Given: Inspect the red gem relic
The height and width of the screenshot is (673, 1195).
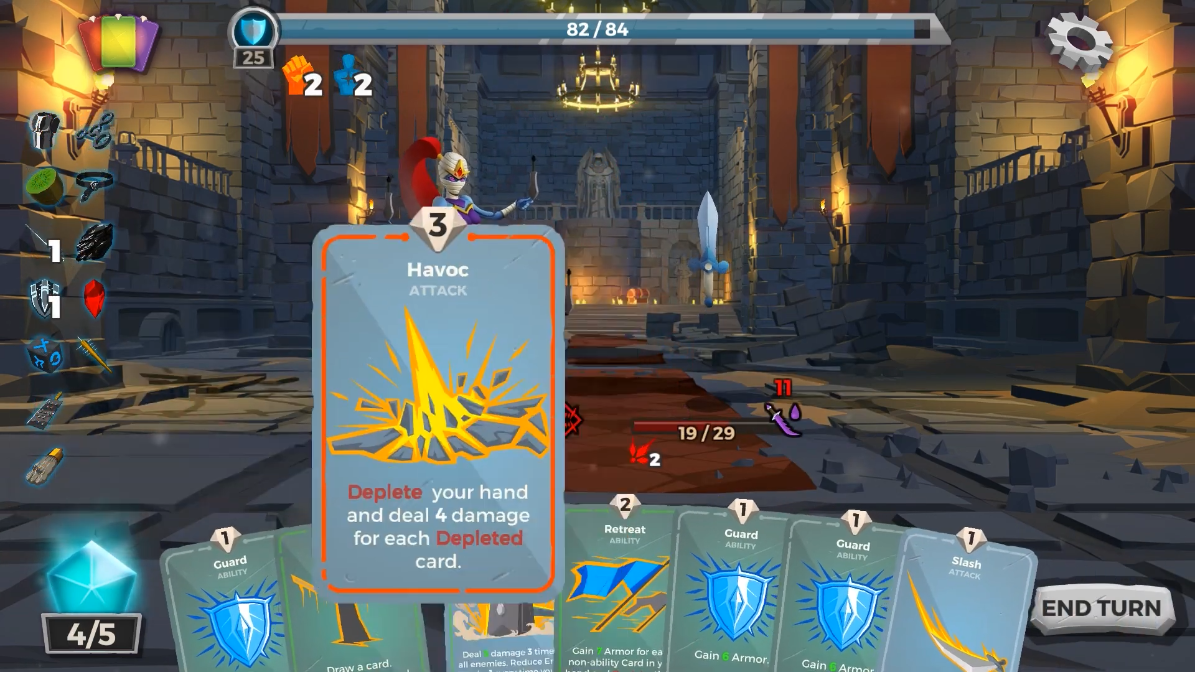Looking at the screenshot, I should (x=94, y=298).
